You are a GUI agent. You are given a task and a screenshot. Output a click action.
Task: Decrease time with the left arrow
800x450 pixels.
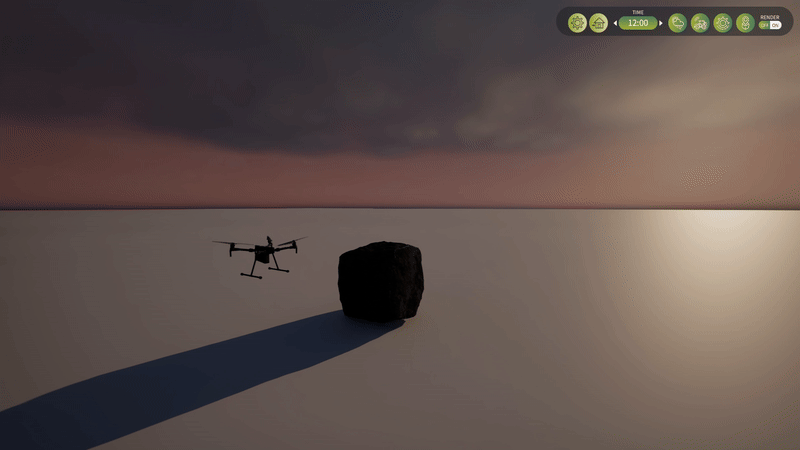[x=615, y=23]
